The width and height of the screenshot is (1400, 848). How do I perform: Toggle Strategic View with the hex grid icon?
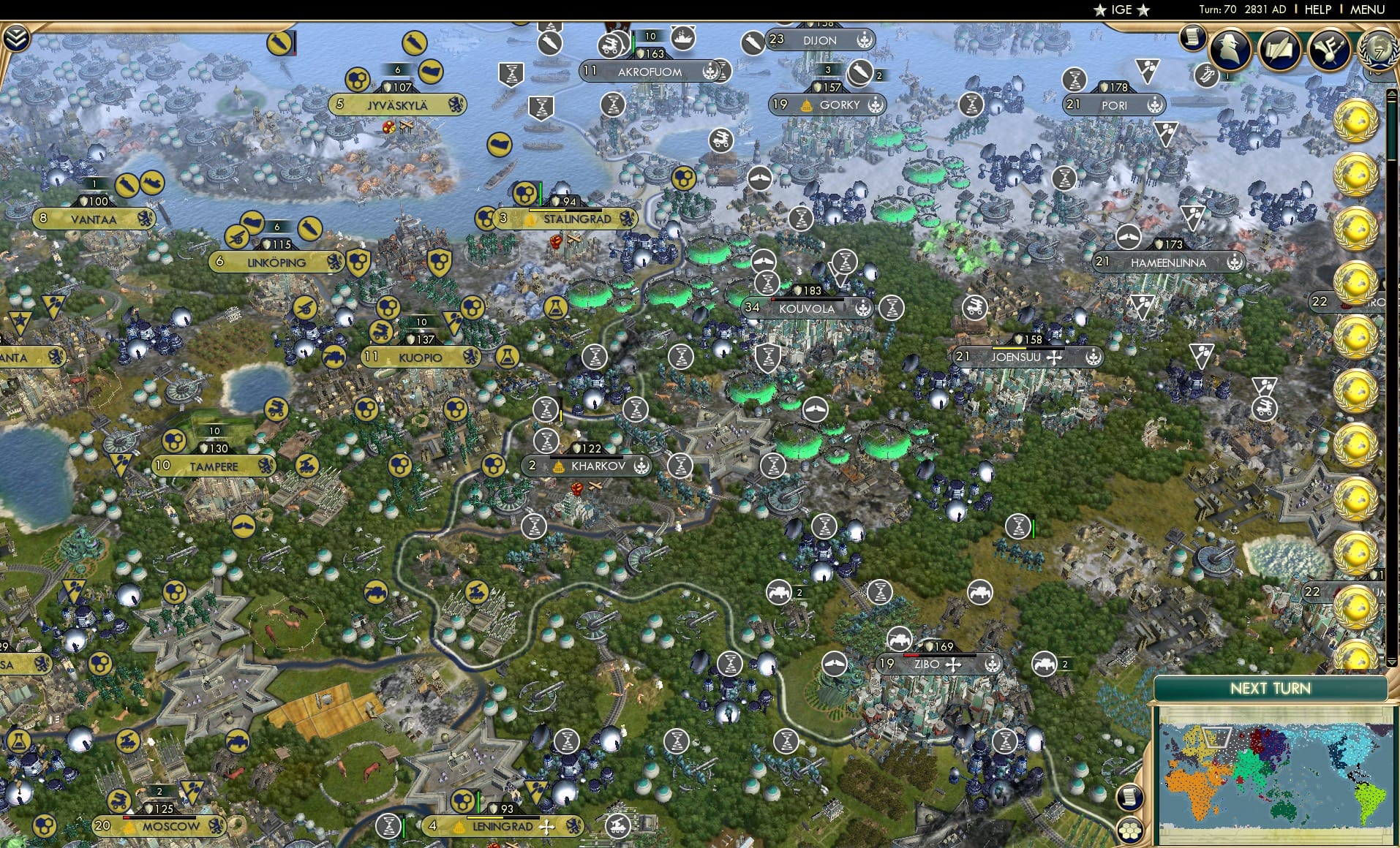coord(1129,830)
